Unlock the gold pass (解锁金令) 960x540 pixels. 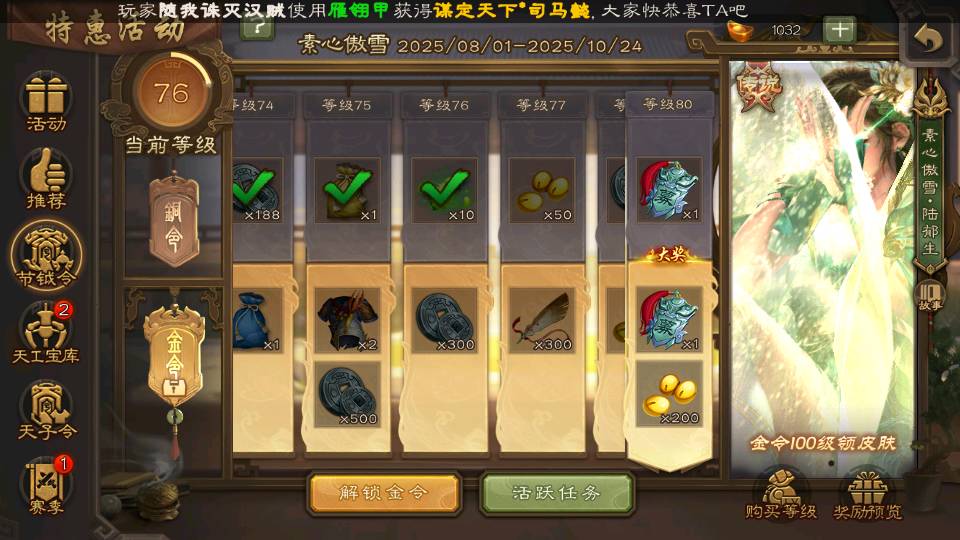[384, 493]
